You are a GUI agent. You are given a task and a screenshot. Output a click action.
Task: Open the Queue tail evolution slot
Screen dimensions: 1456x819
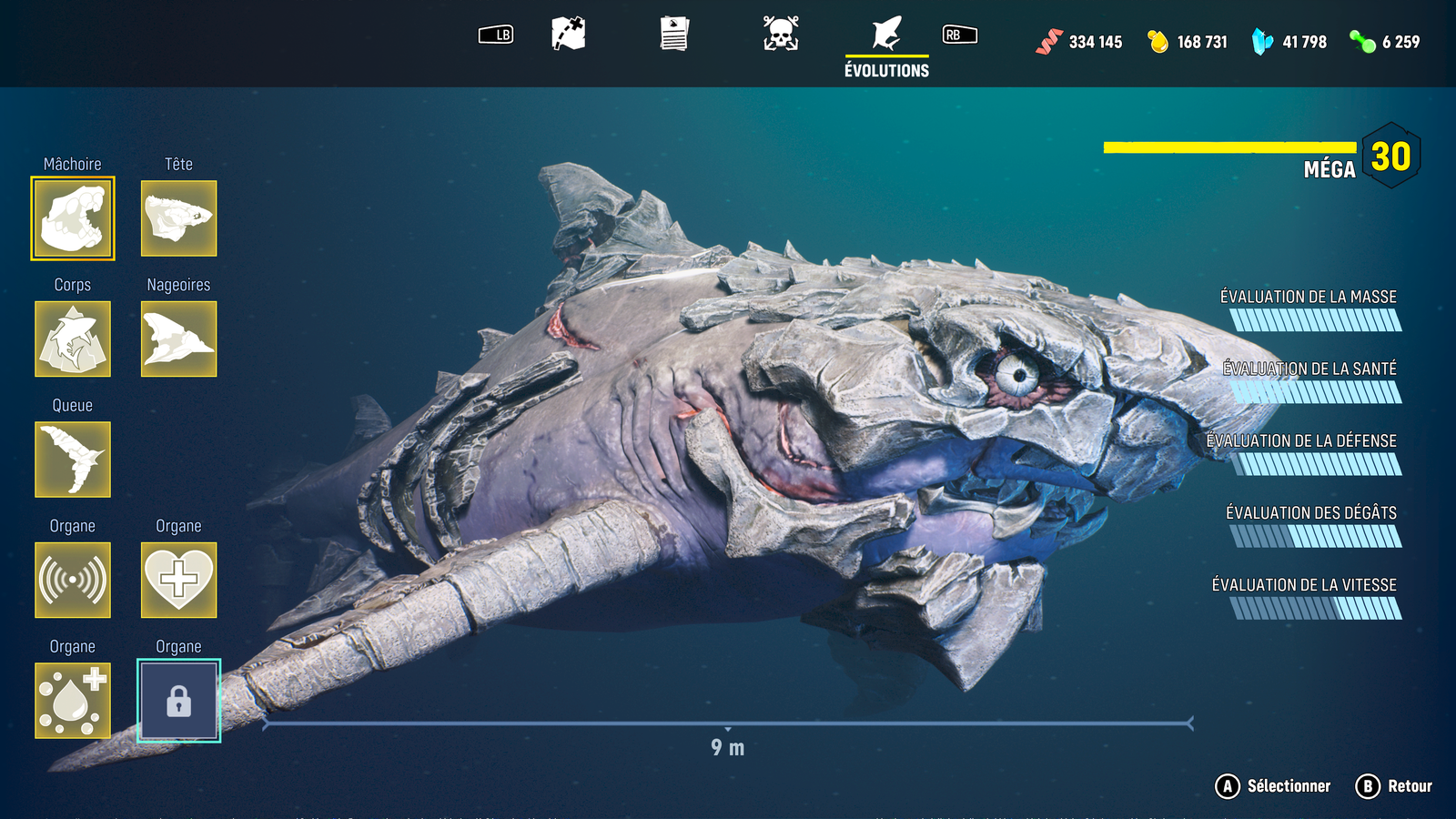coord(73,460)
